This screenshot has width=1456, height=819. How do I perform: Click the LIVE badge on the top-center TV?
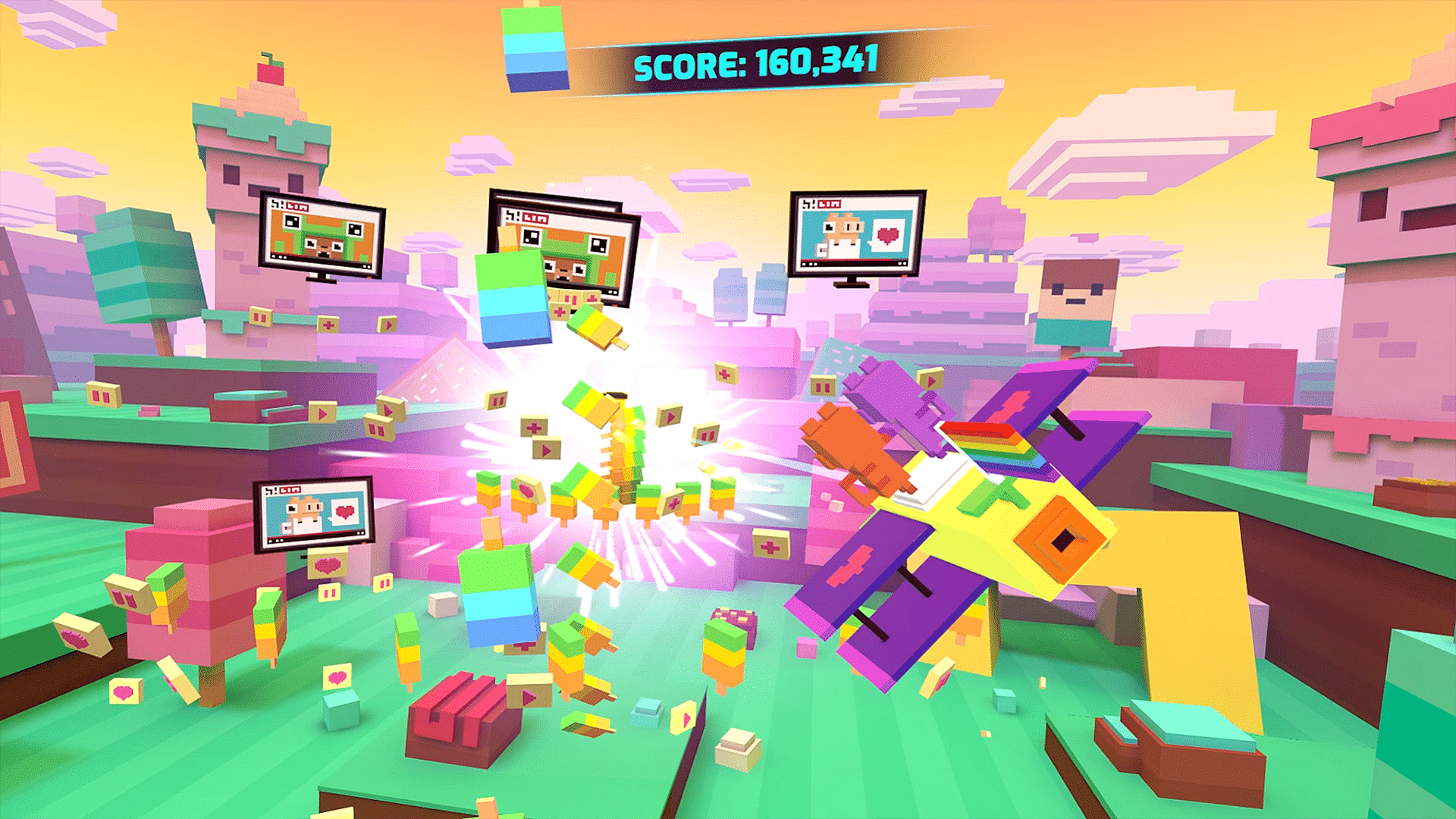(x=536, y=218)
